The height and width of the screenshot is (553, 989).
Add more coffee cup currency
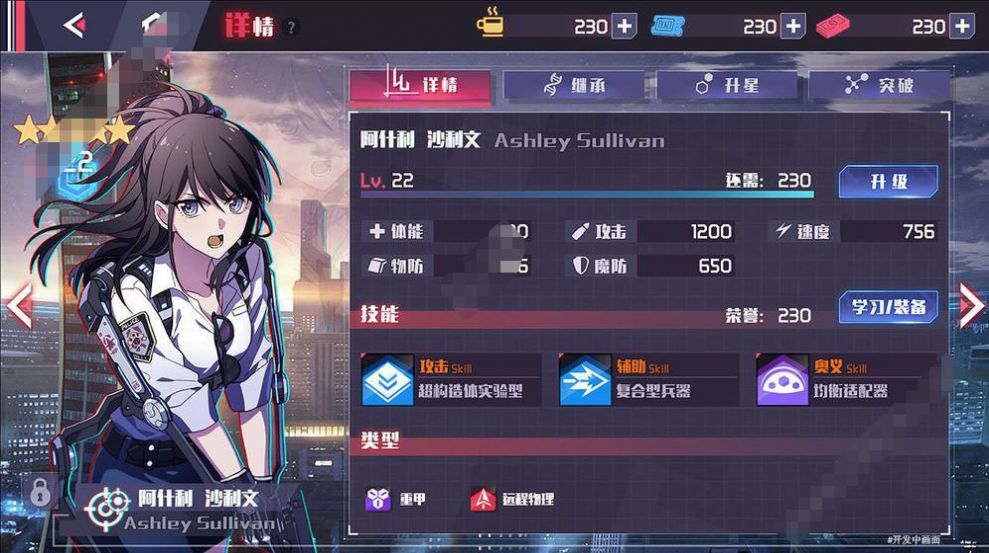click(624, 26)
